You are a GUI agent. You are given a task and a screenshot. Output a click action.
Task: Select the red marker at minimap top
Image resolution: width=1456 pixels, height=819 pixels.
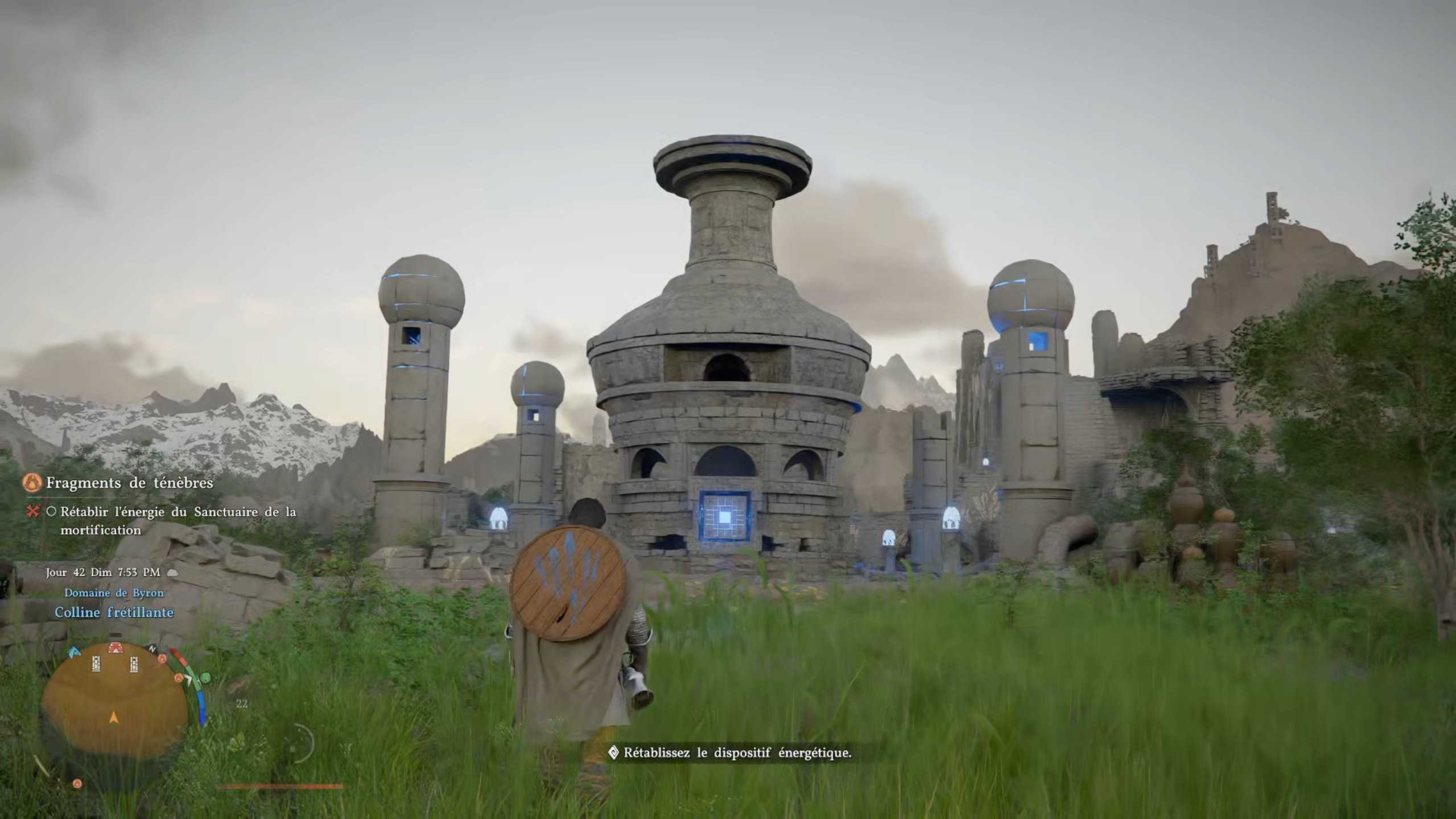[116, 648]
